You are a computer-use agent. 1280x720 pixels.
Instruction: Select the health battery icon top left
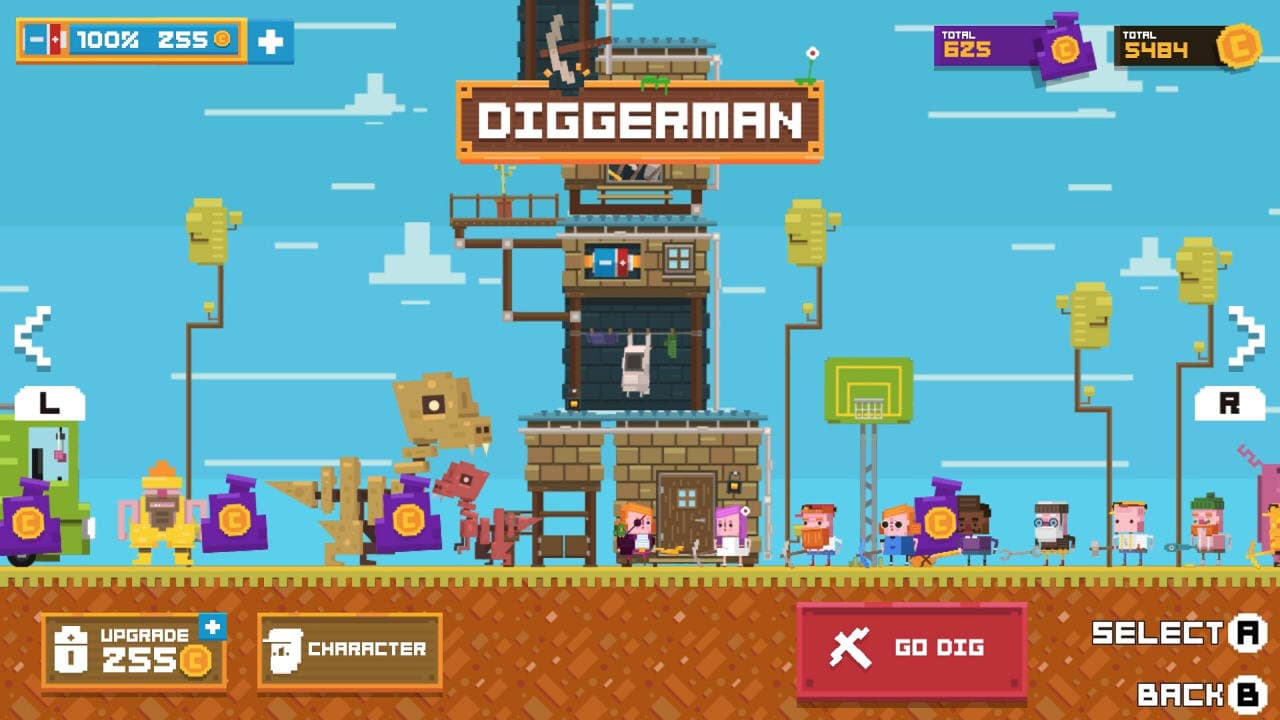pyautogui.click(x=44, y=38)
